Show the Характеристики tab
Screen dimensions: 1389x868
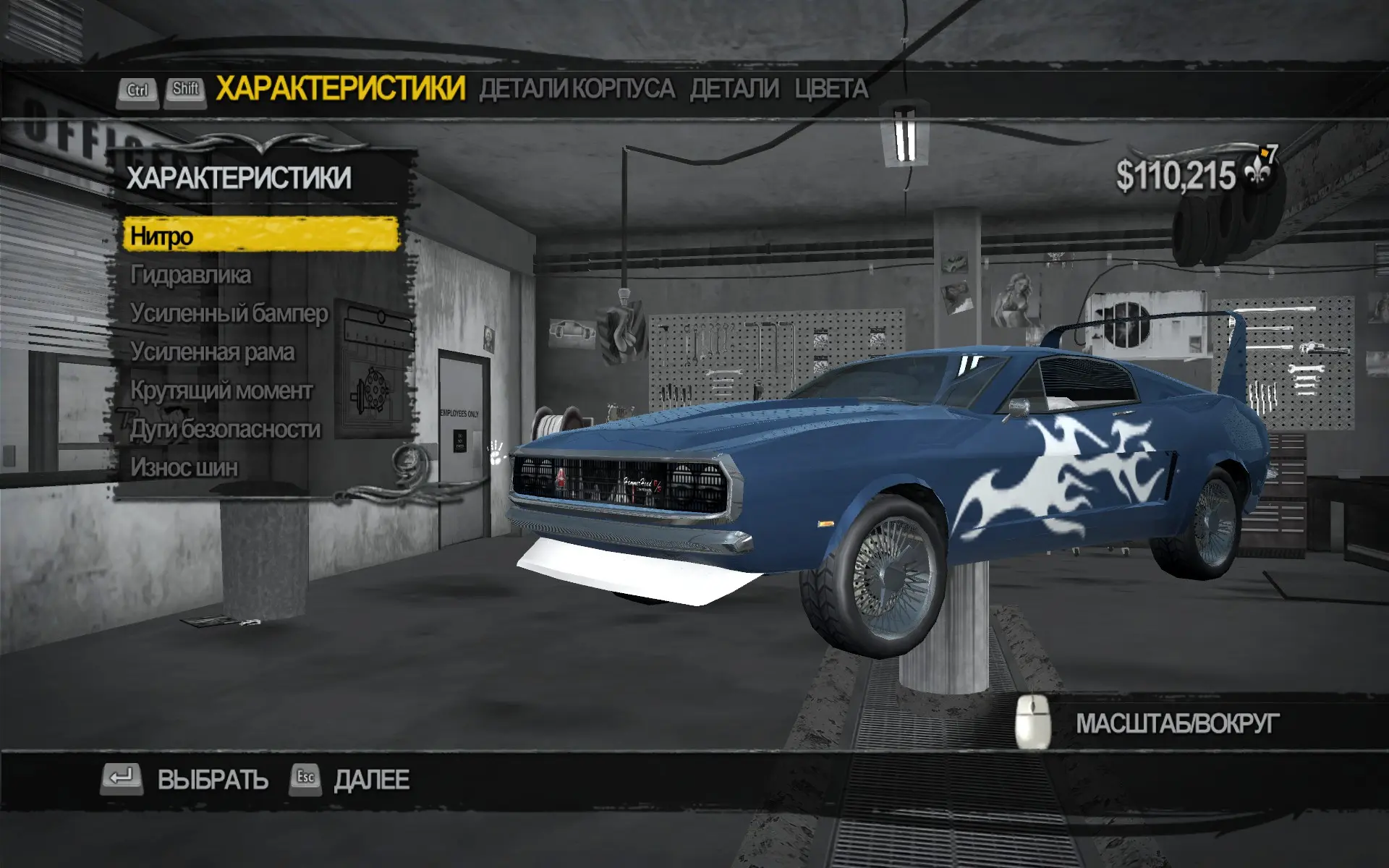(340, 88)
